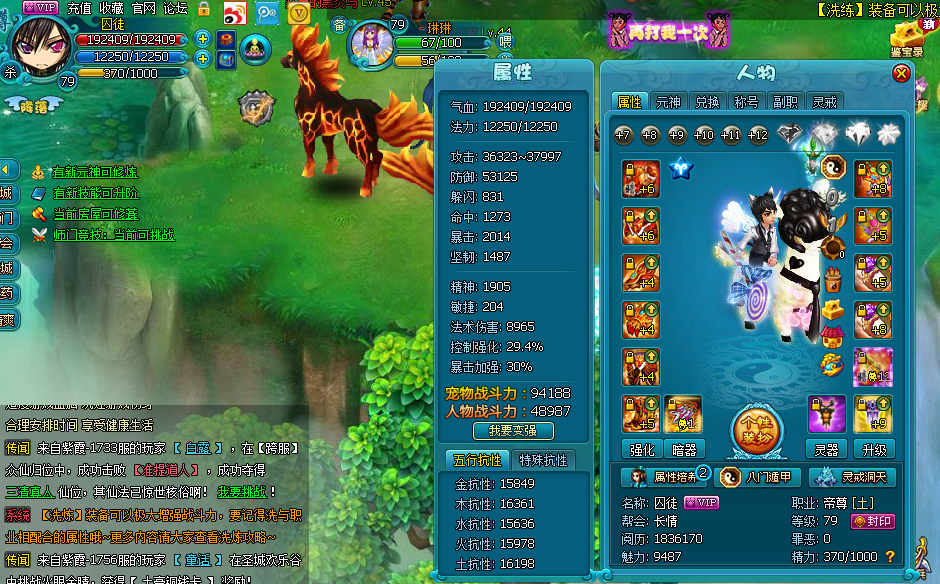The height and width of the screenshot is (584, 940).
Task: Open the 灵戒洞天 feature
Action: tap(851, 477)
